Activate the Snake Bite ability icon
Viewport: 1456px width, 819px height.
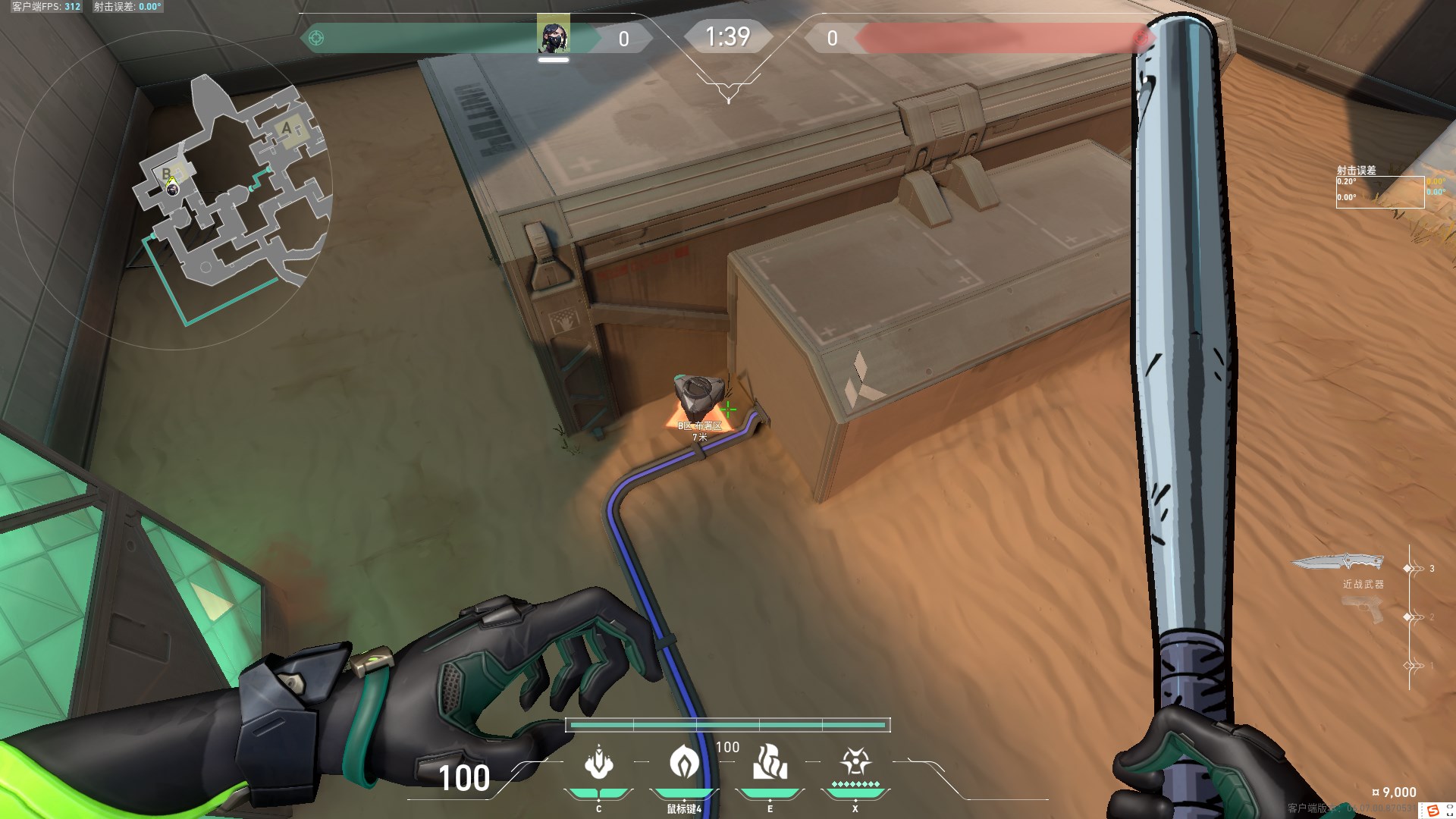[598, 762]
